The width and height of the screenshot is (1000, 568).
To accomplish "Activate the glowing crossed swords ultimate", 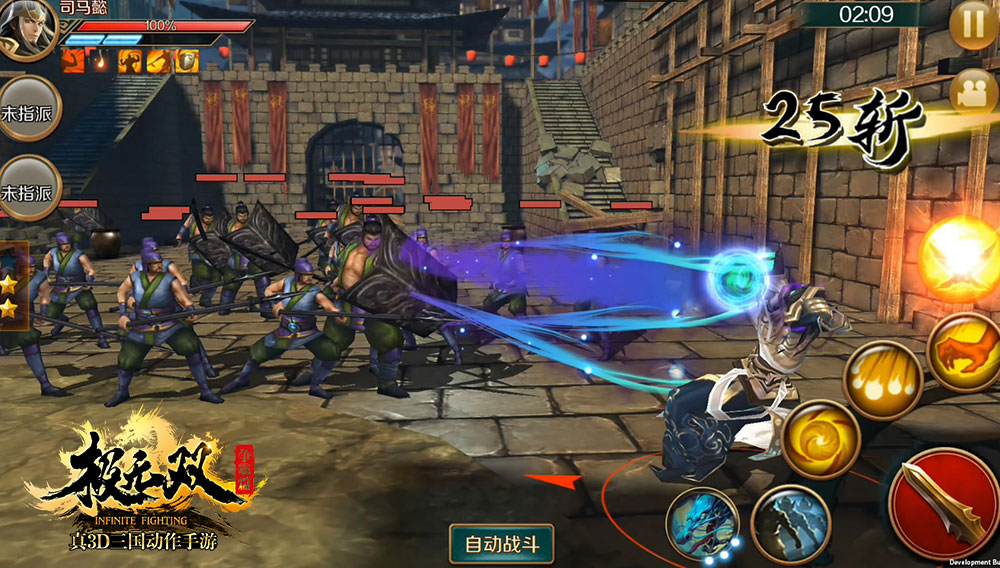I will [959, 258].
